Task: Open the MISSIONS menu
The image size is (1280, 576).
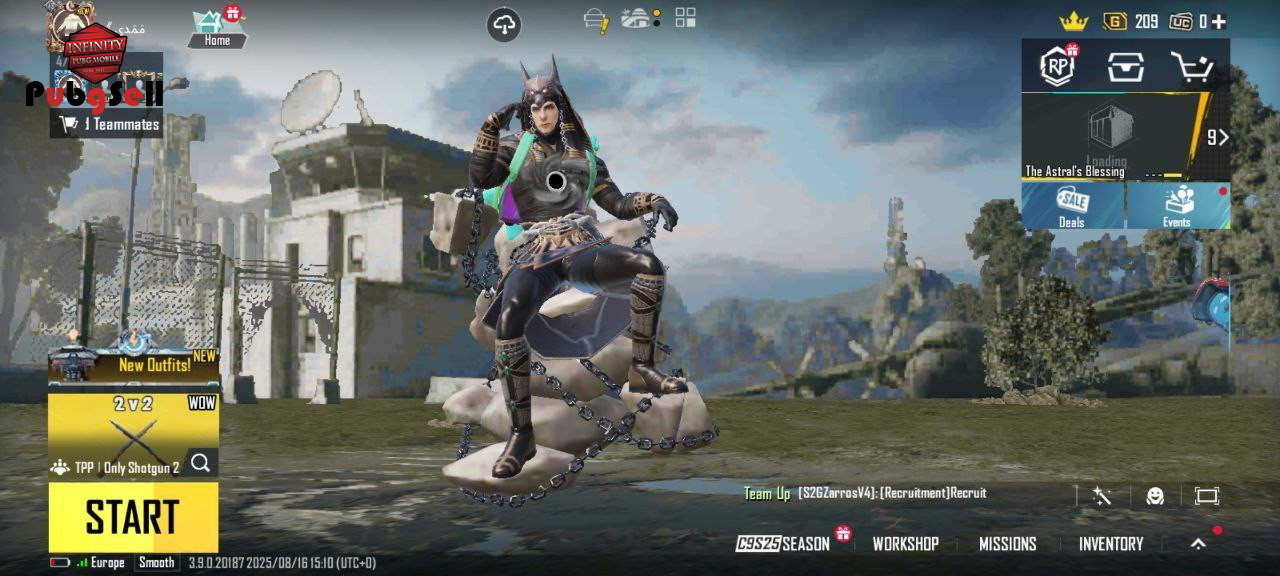Action: point(1007,544)
